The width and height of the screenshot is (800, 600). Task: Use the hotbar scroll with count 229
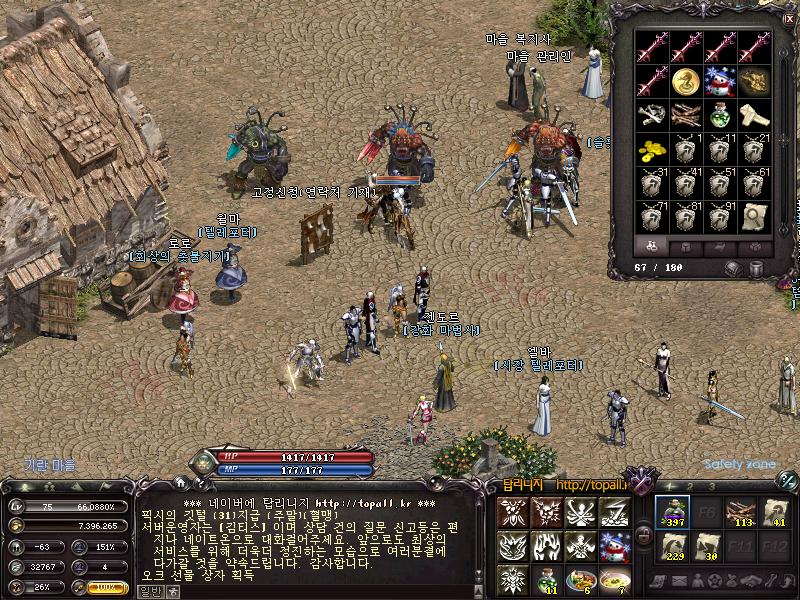(x=670, y=546)
